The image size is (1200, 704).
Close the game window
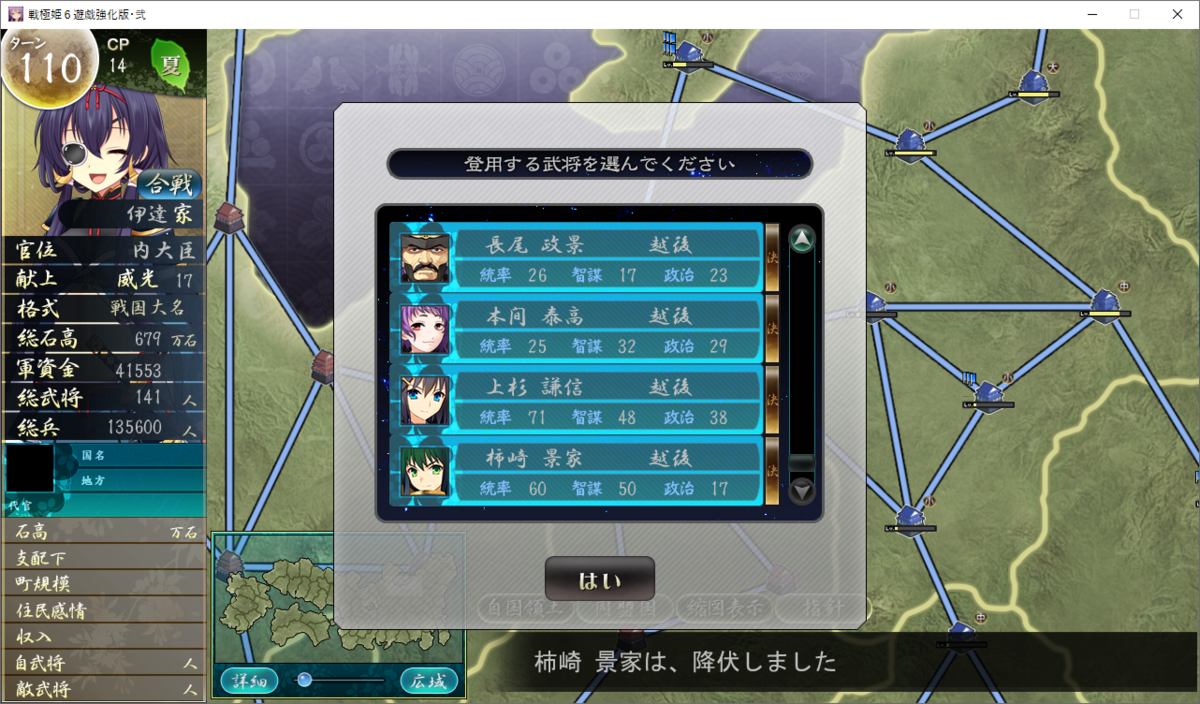(1177, 14)
